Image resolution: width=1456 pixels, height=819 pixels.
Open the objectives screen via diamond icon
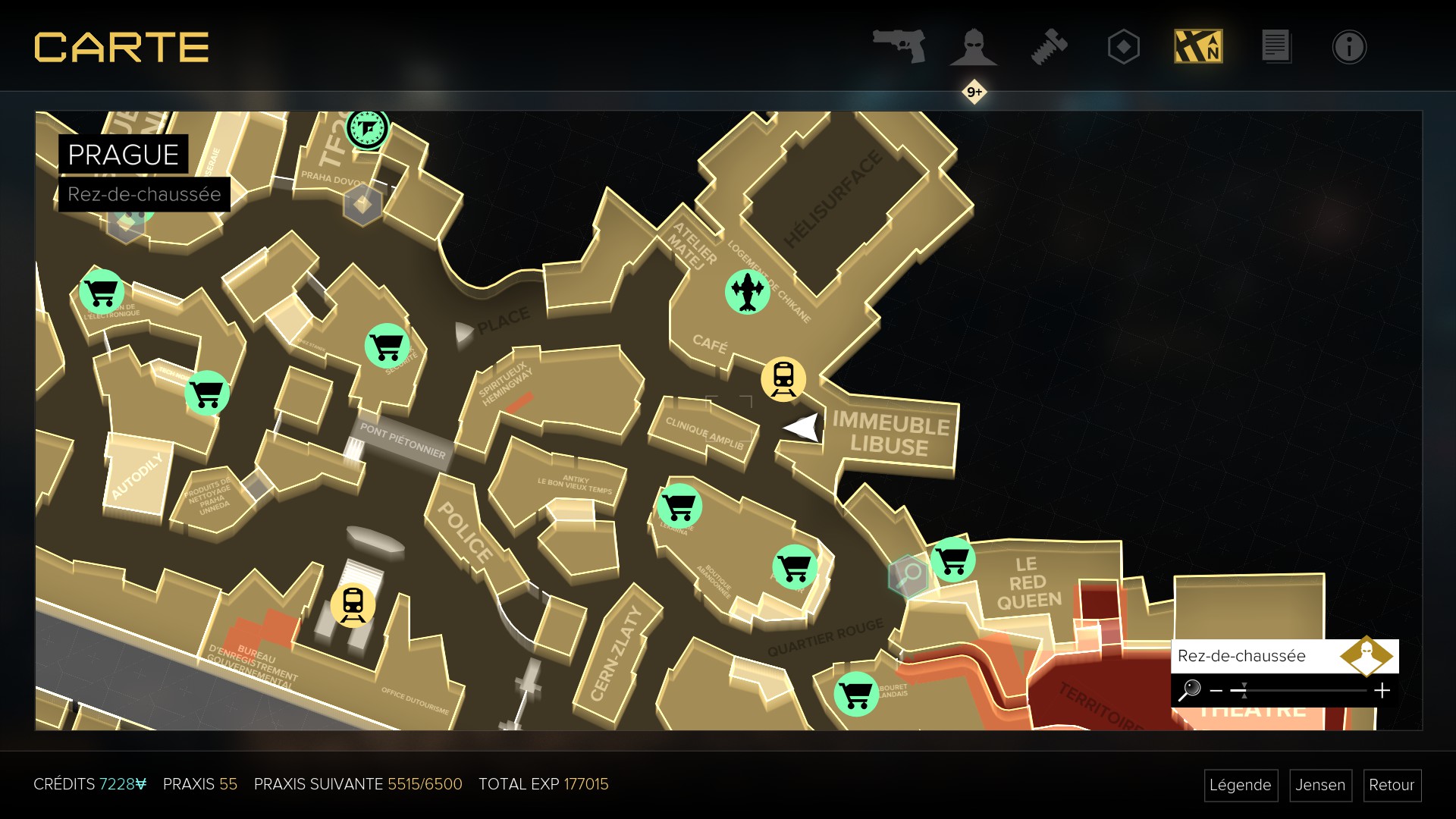(1123, 46)
